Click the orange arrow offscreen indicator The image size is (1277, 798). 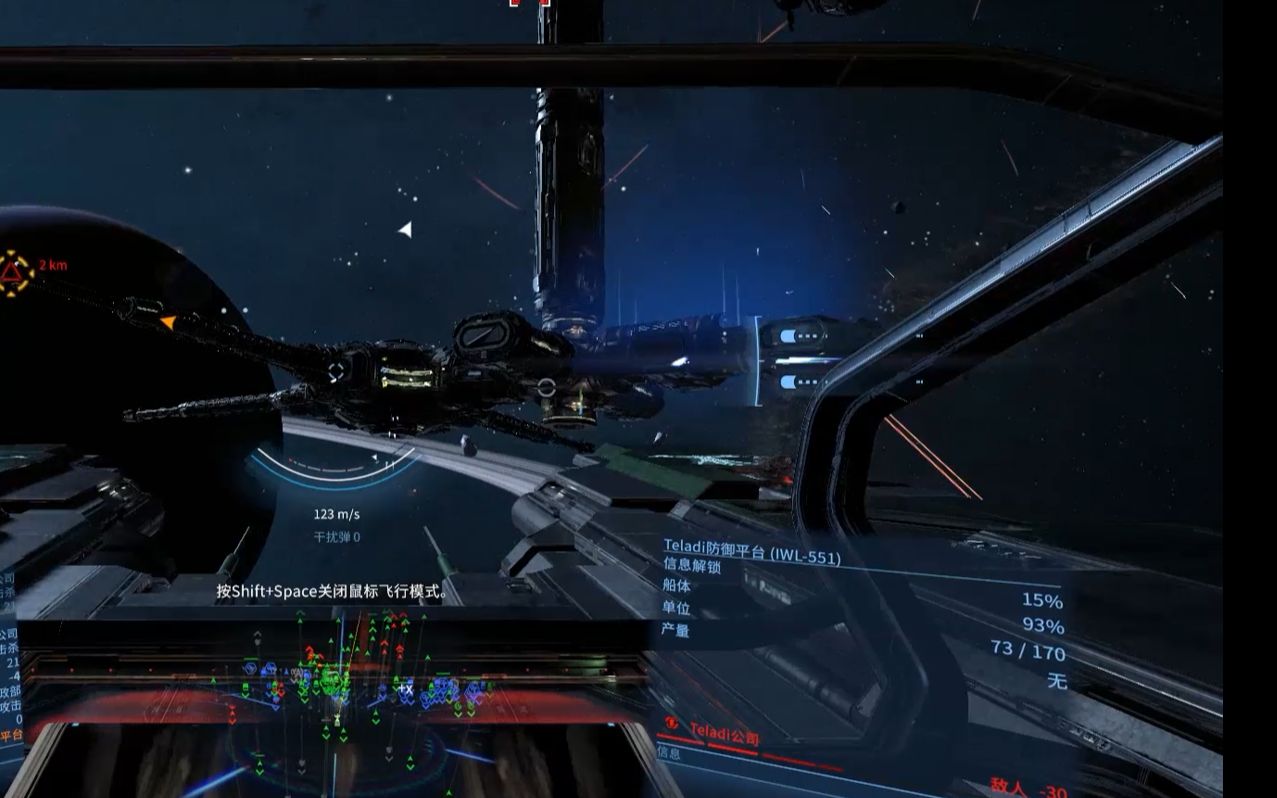(168, 322)
